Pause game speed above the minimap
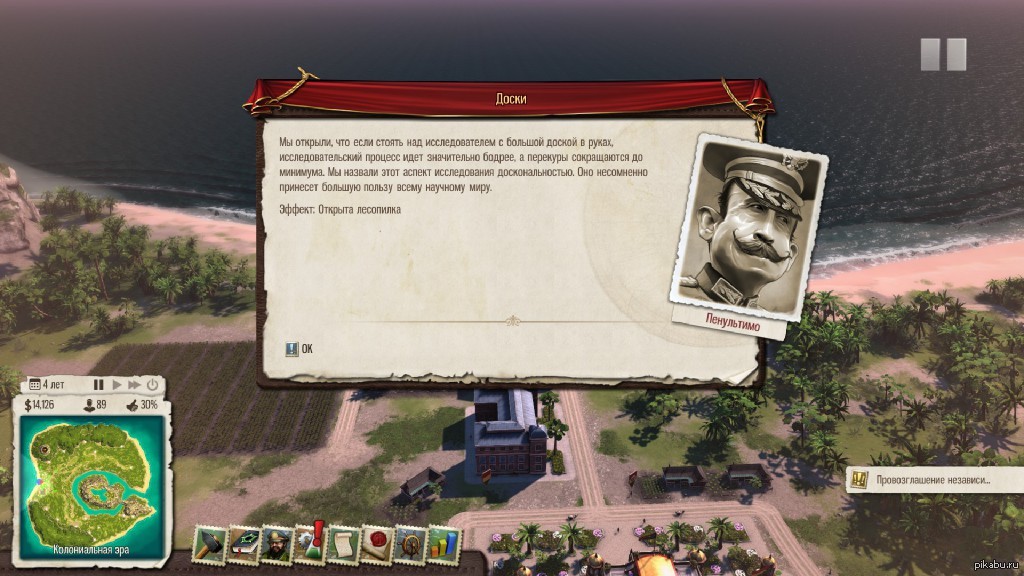The width and height of the screenshot is (1024, 576). tap(98, 384)
